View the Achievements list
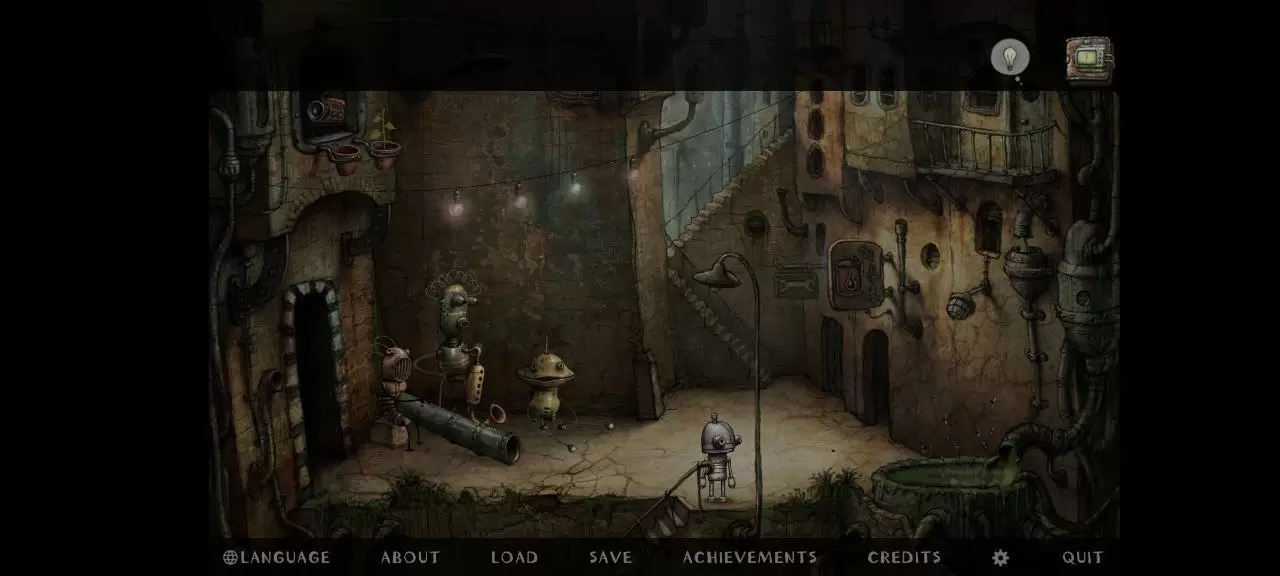This screenshot has height=576, width=1280. tap(750, 558)
